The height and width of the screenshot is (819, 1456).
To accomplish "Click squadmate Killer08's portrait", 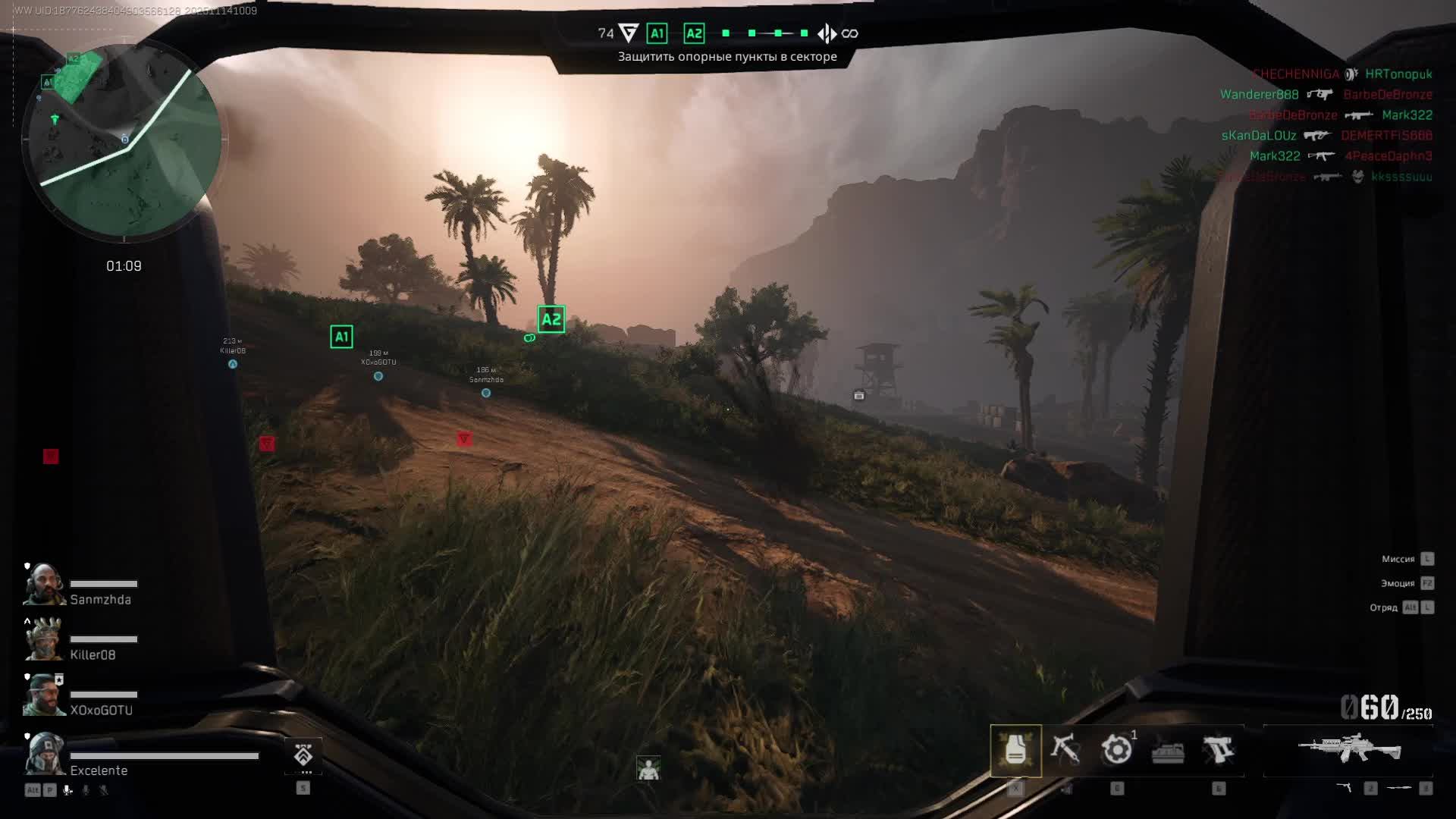I will 44,640.
